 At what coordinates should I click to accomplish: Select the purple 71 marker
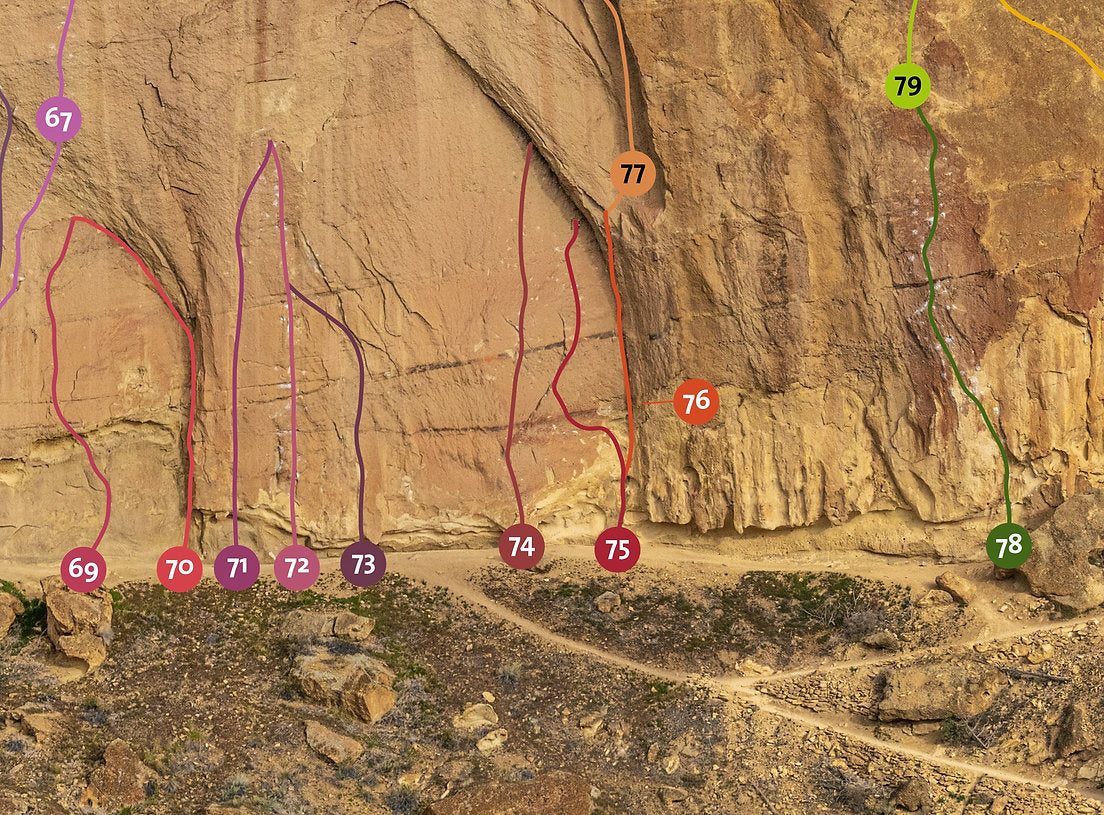pos(237,568)
